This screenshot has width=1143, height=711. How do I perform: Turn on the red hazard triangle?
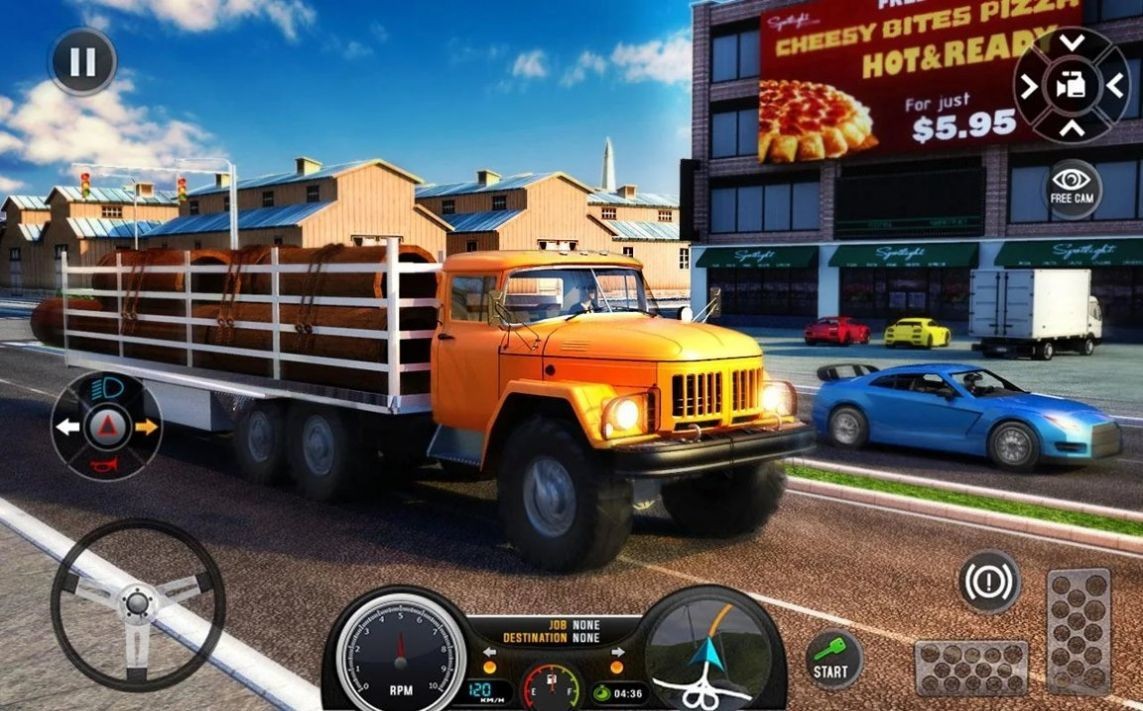106,428
